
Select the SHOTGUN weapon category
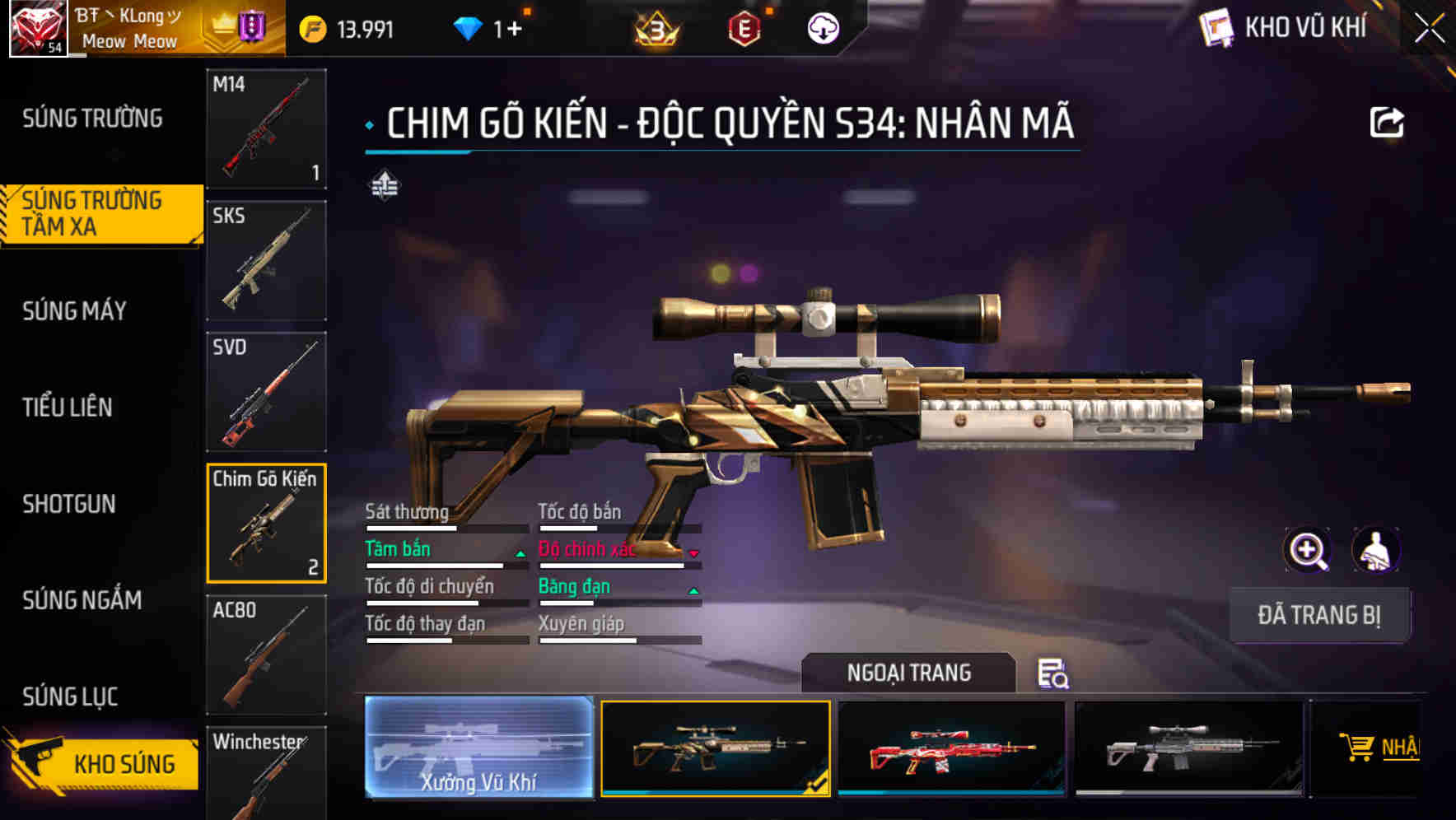coord(70,504)
